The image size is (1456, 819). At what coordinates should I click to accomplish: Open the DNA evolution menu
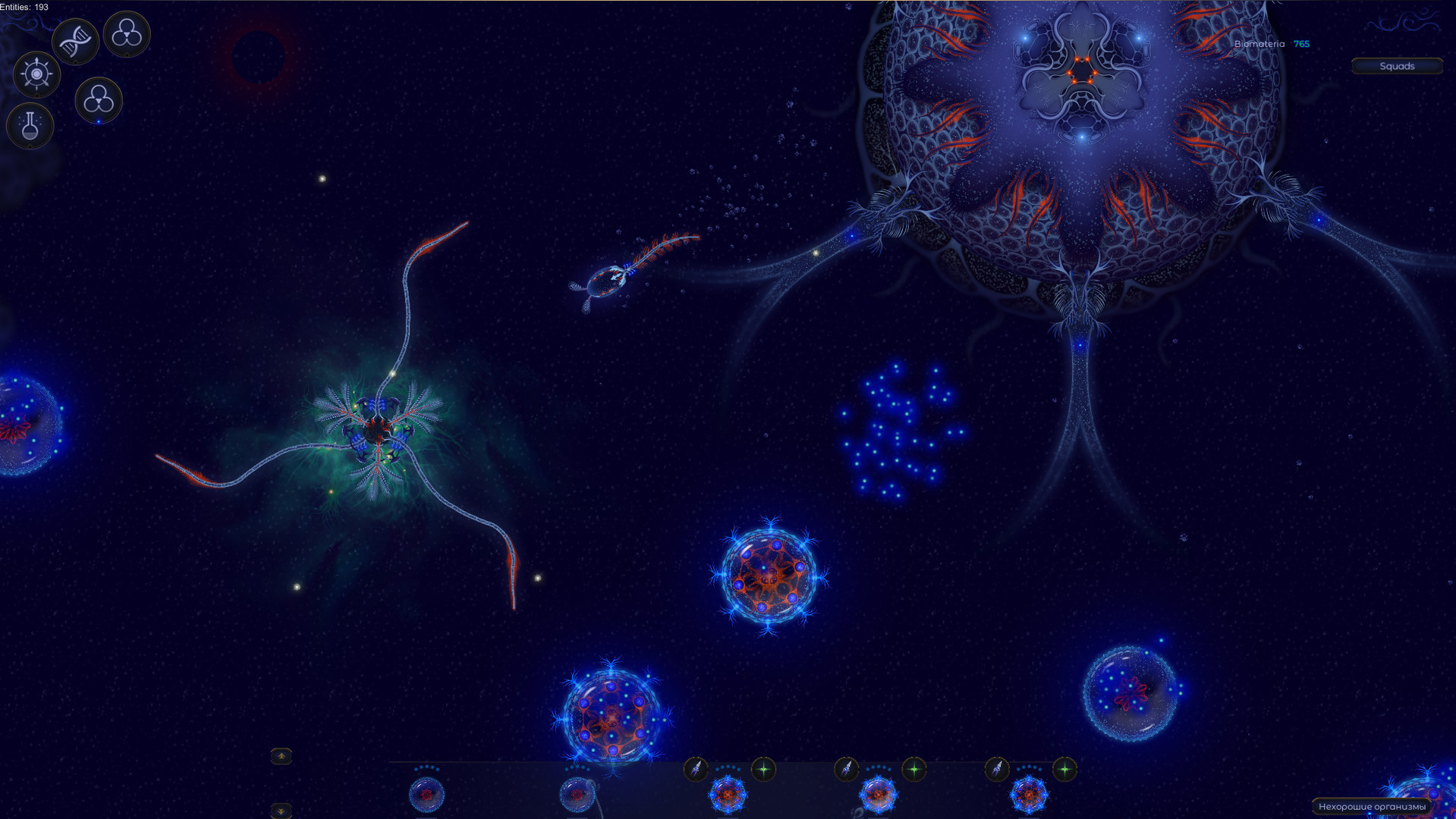click(x=75, y=42)
